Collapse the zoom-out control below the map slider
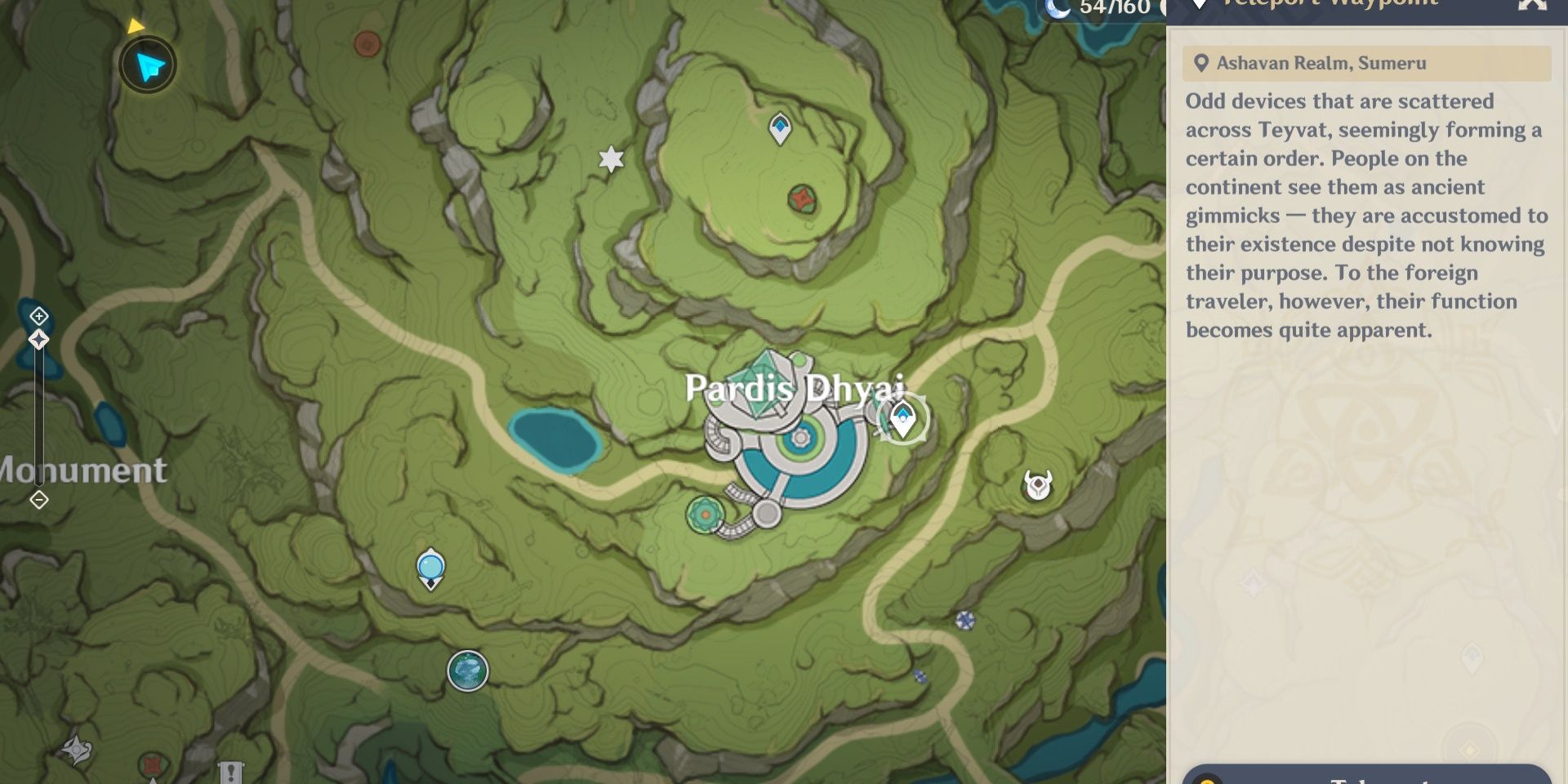Screen dimensions: 1568x784 click(38, 499)
